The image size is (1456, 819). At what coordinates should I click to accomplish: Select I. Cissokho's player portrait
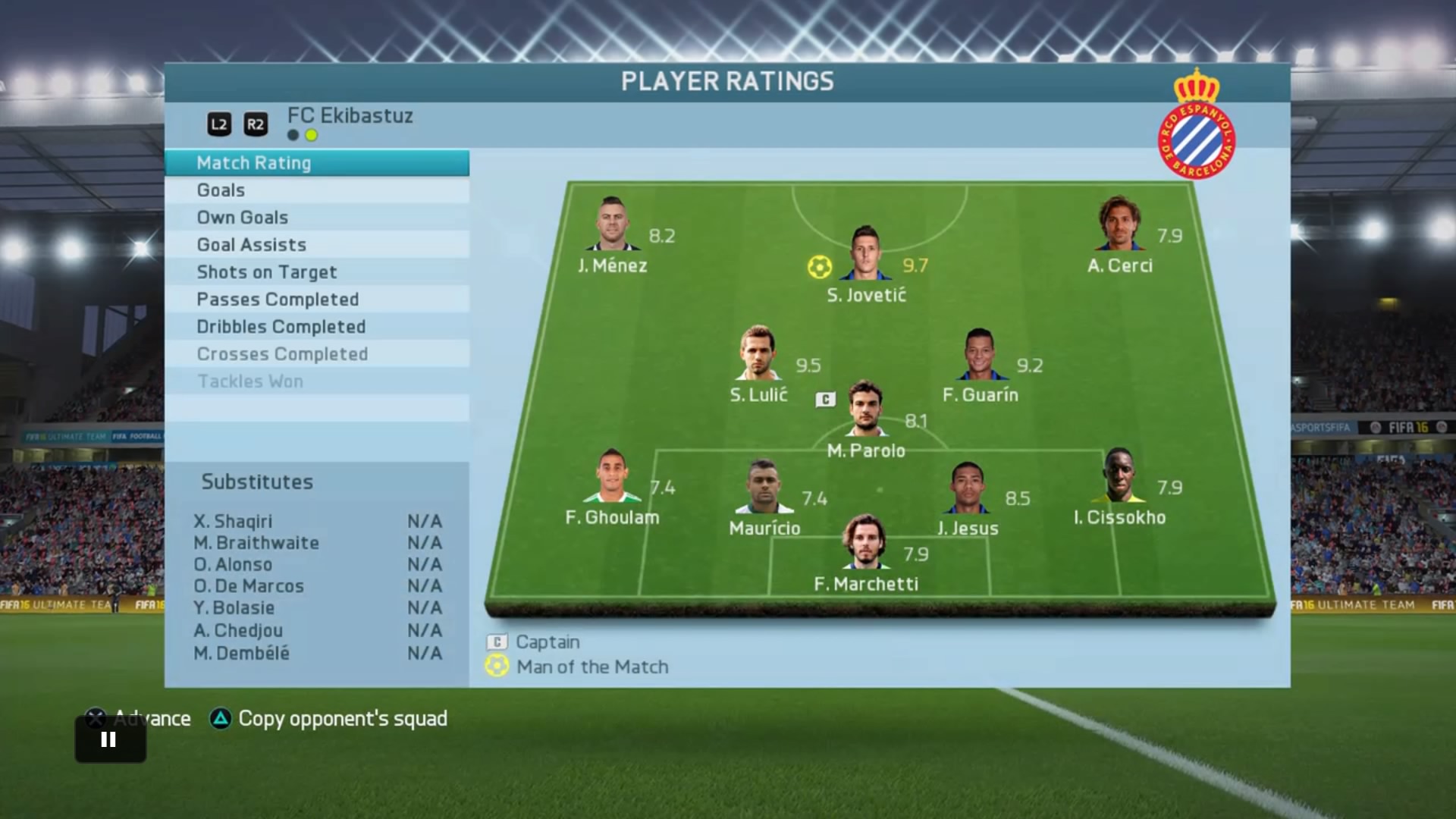[1119, 476]
